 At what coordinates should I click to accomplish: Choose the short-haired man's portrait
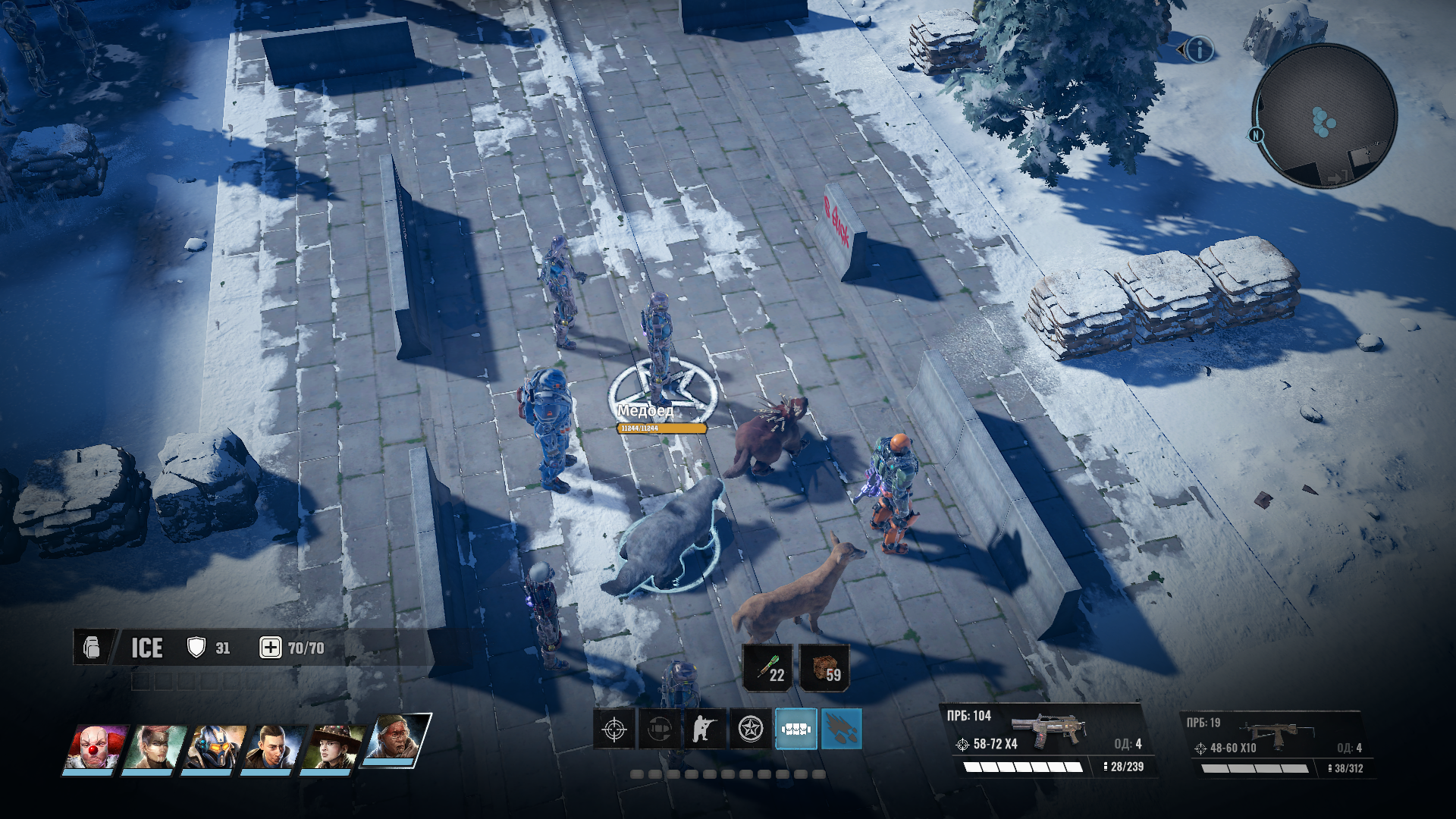point(273,746)
